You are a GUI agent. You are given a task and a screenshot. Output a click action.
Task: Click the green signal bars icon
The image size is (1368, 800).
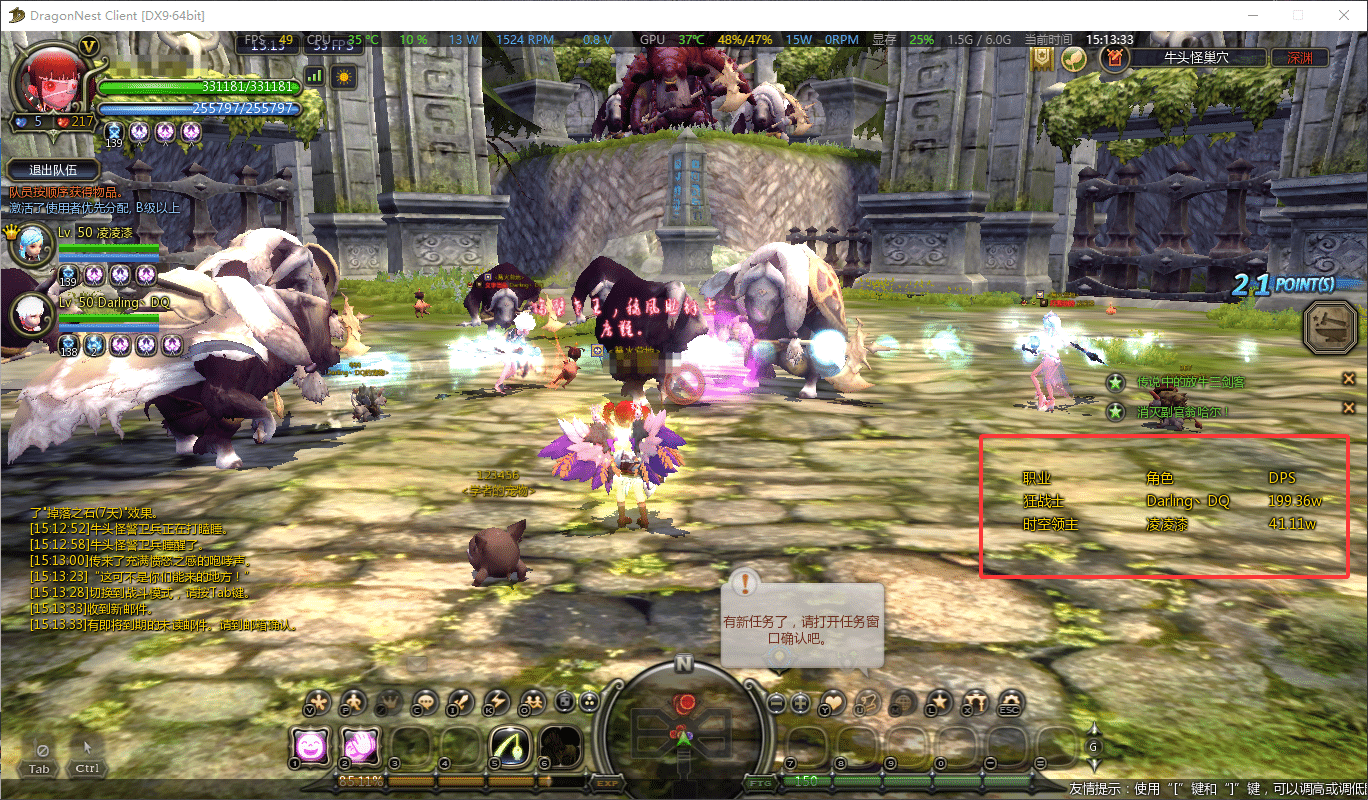point(315,75)
